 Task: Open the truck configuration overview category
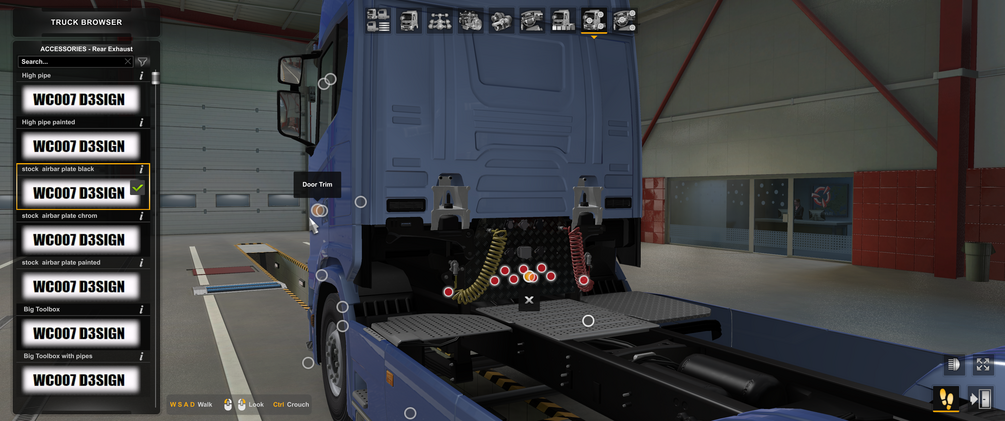pos(378,20)
